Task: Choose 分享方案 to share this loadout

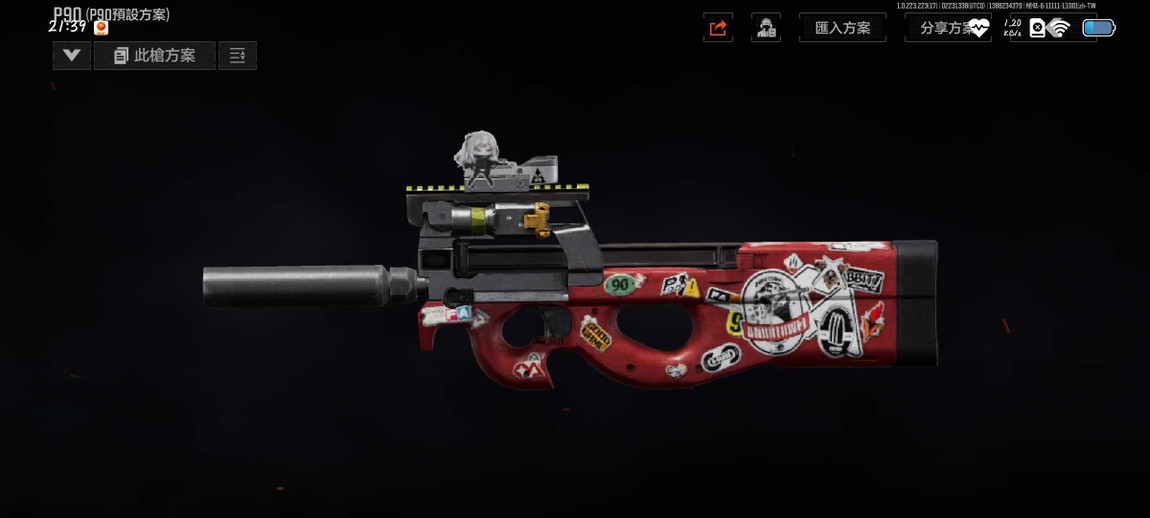Action: (945, 28)
